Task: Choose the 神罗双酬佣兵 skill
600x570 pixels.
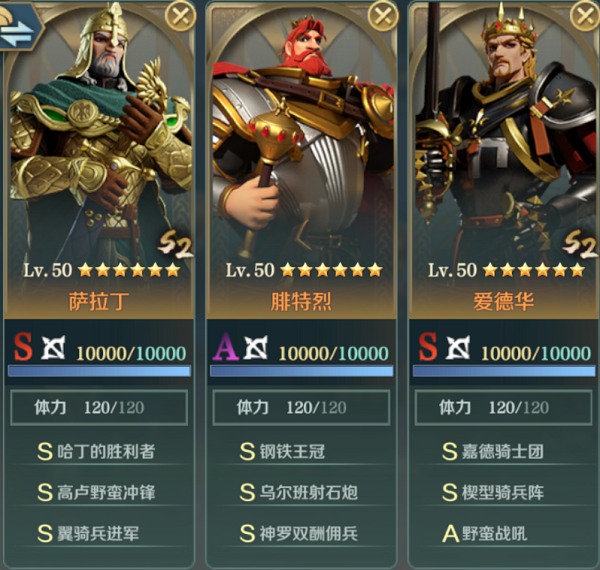Action: [x=300, y=533]
